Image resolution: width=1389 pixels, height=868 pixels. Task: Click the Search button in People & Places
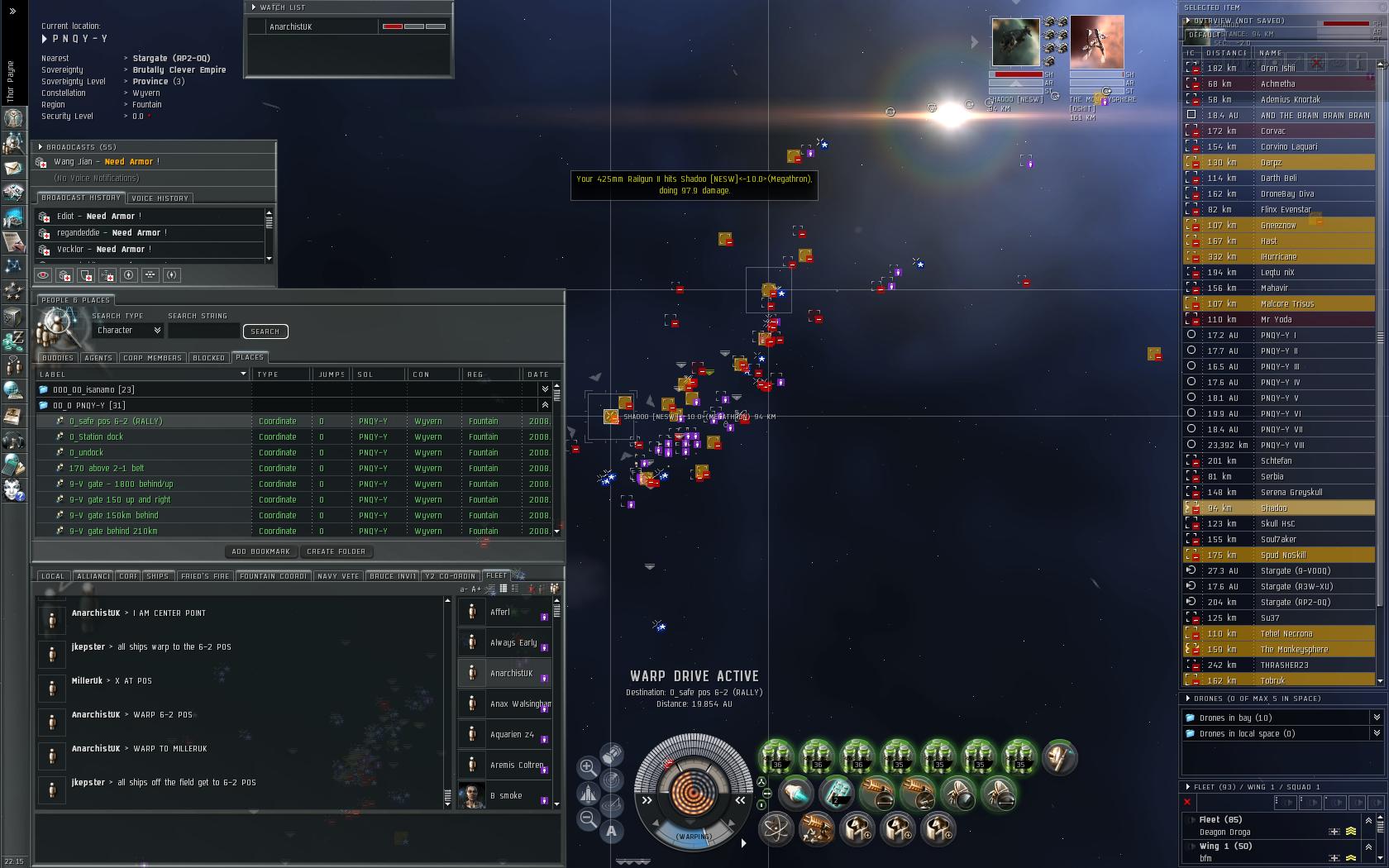point(265,331)
